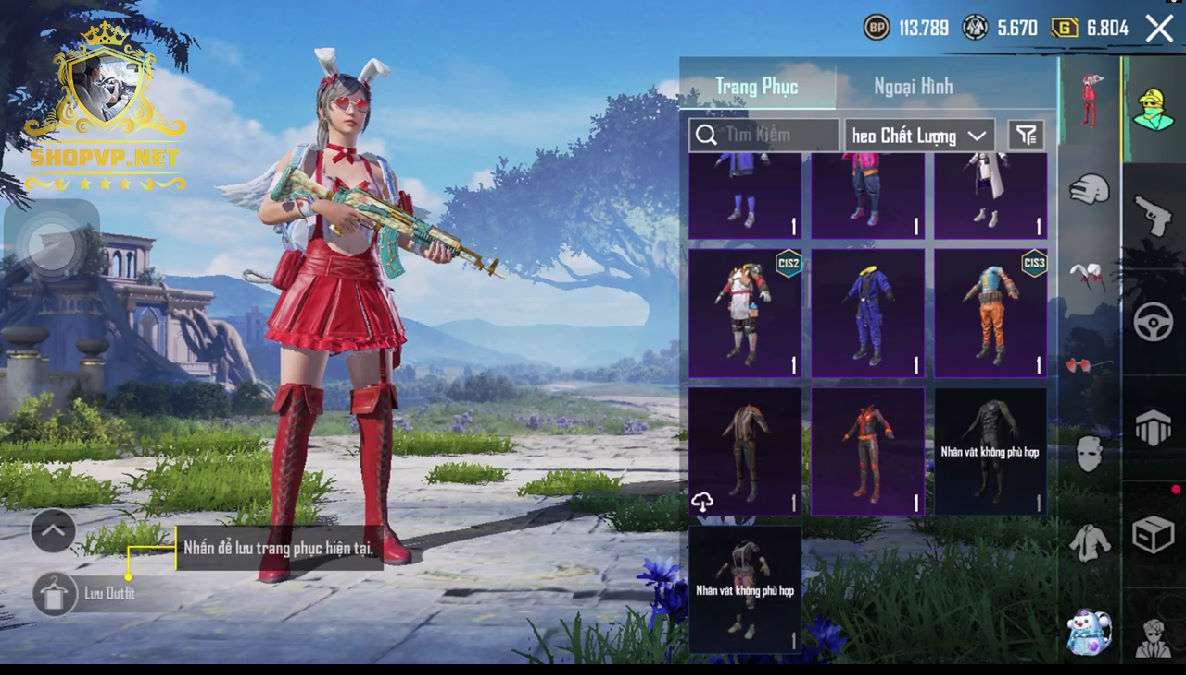
Task: Open the Ngoại Hình tab
Action: pos(913,86)
